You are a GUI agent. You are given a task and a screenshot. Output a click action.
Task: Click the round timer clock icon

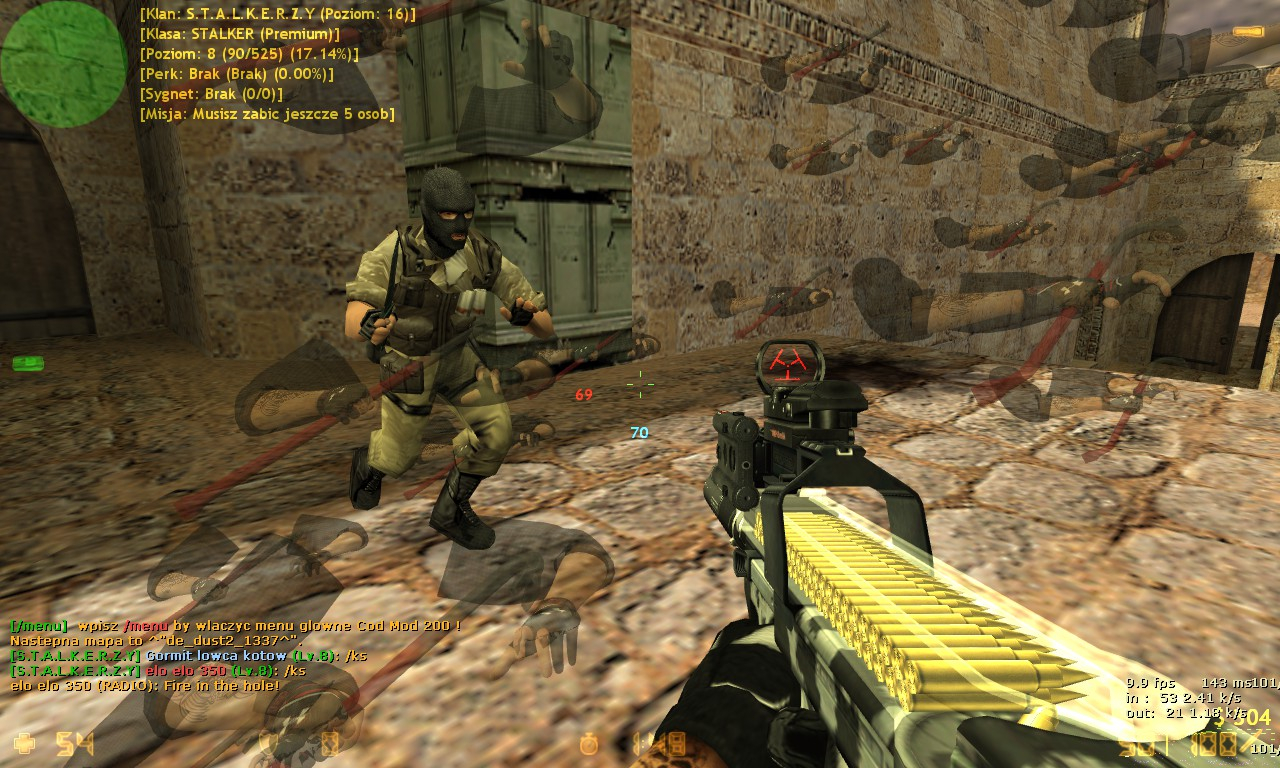(x=592, y=744)
